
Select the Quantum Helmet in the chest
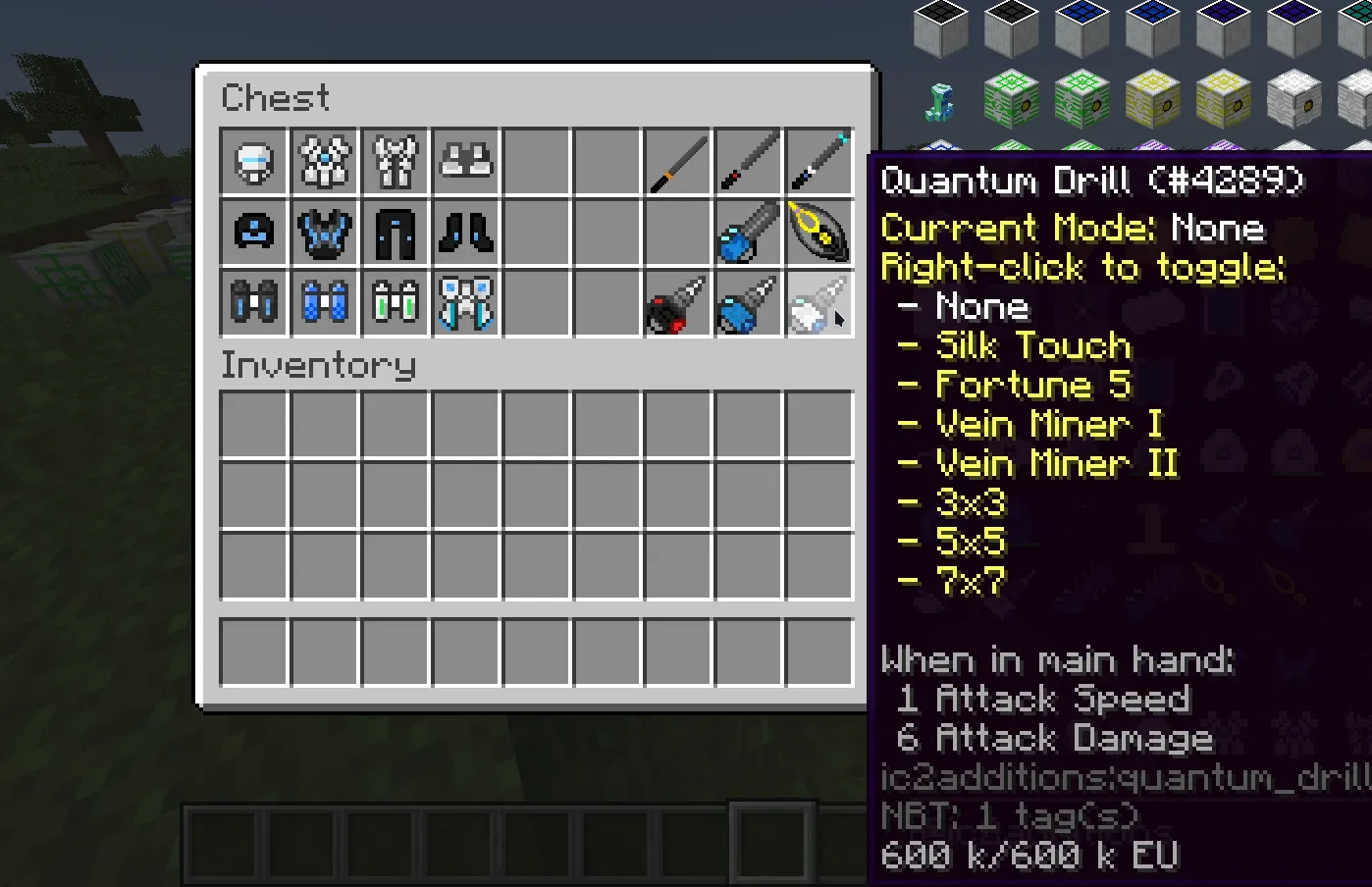coord(253,162)
